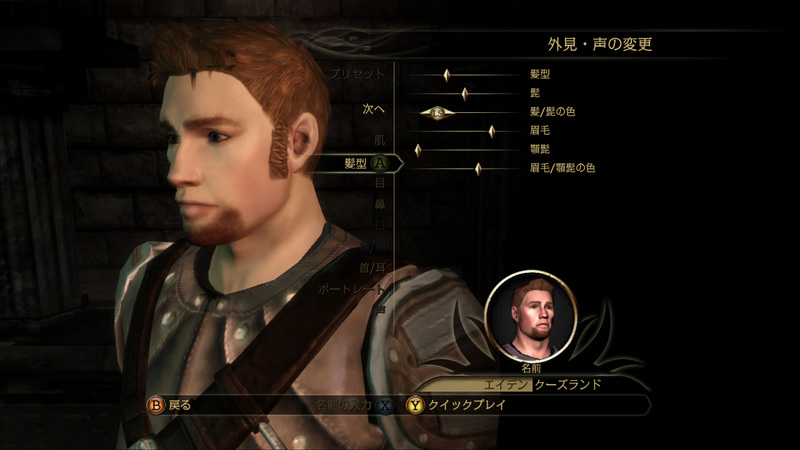Image resolution: width=800 pixels, height=450 pixels.
Task: Adjust the 髪型 hairstyle slider
Action: pyautogui.click(x=447, y=75)
